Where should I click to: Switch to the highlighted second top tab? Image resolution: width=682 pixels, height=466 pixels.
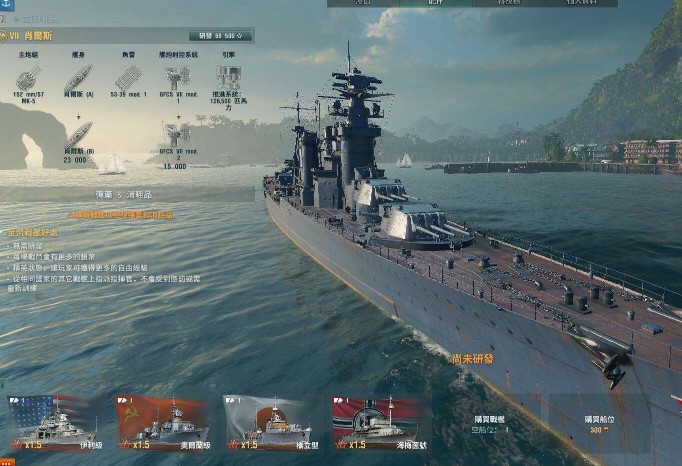[435, 3]
